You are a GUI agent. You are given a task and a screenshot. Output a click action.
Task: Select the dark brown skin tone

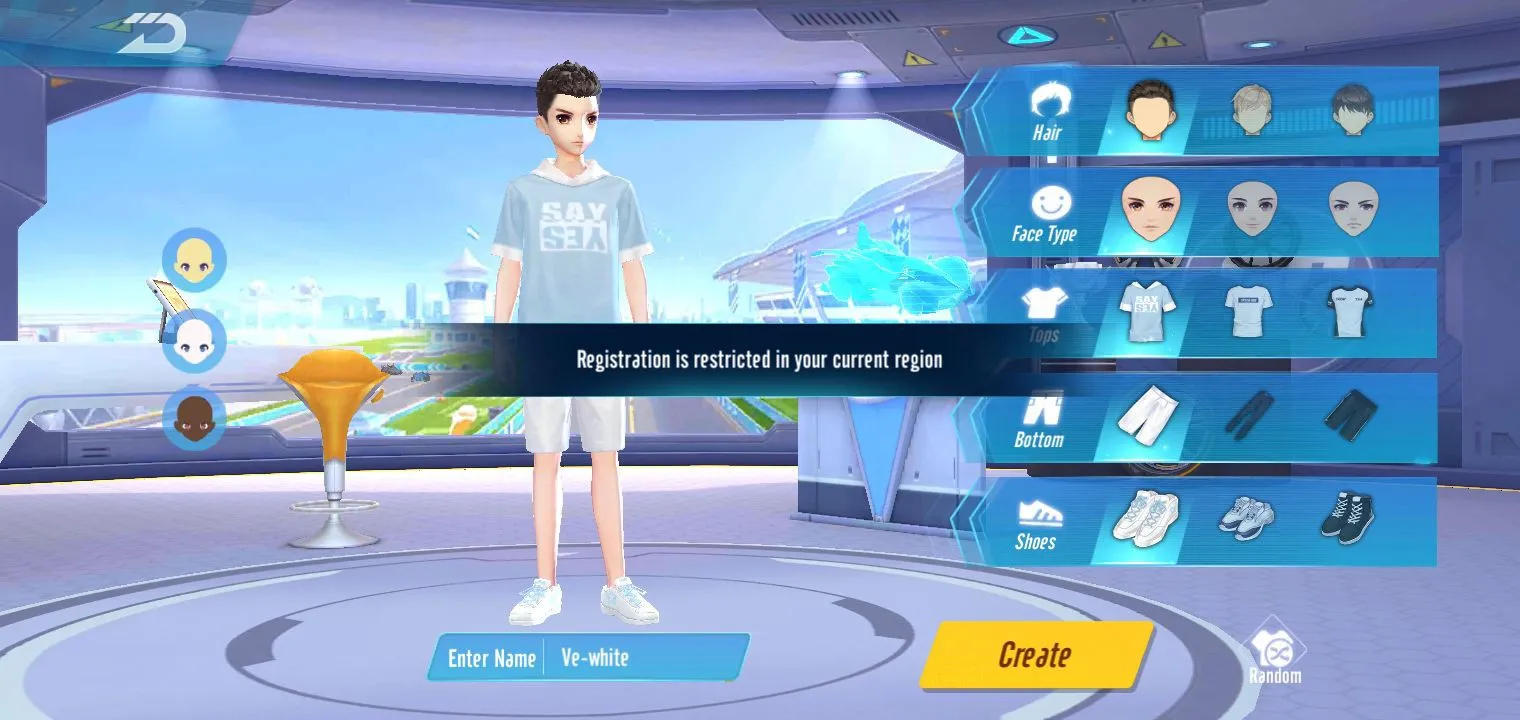click(x=194, y=418)
